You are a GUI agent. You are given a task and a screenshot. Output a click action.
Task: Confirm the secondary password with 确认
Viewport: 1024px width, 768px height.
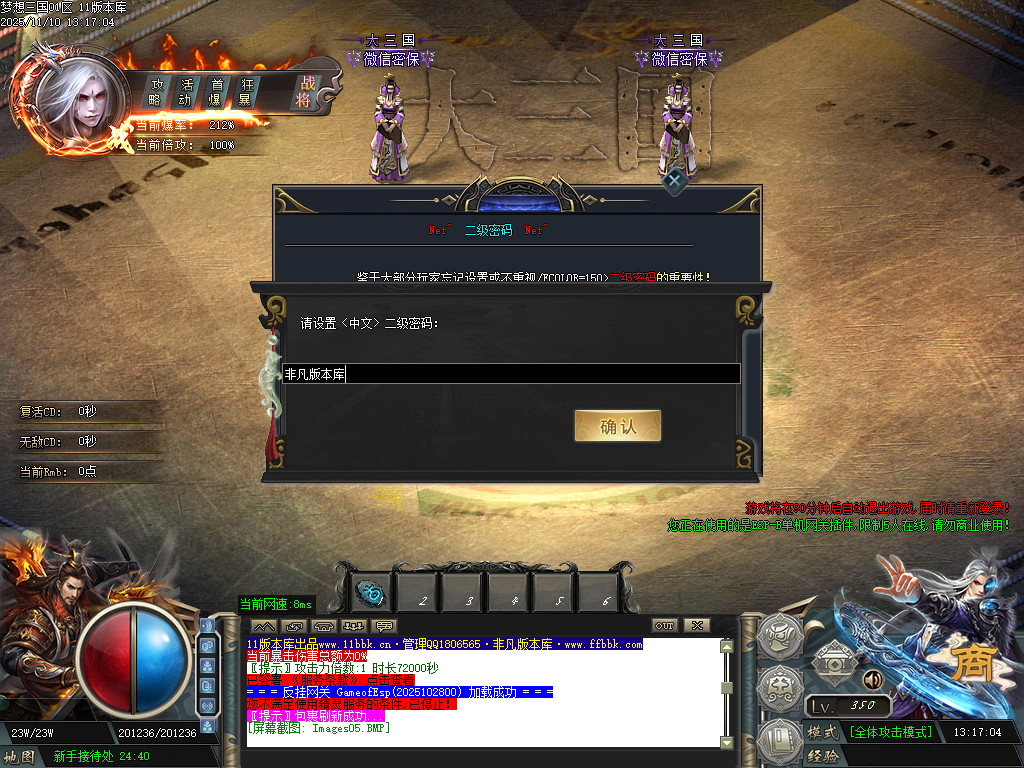point(617,426)
